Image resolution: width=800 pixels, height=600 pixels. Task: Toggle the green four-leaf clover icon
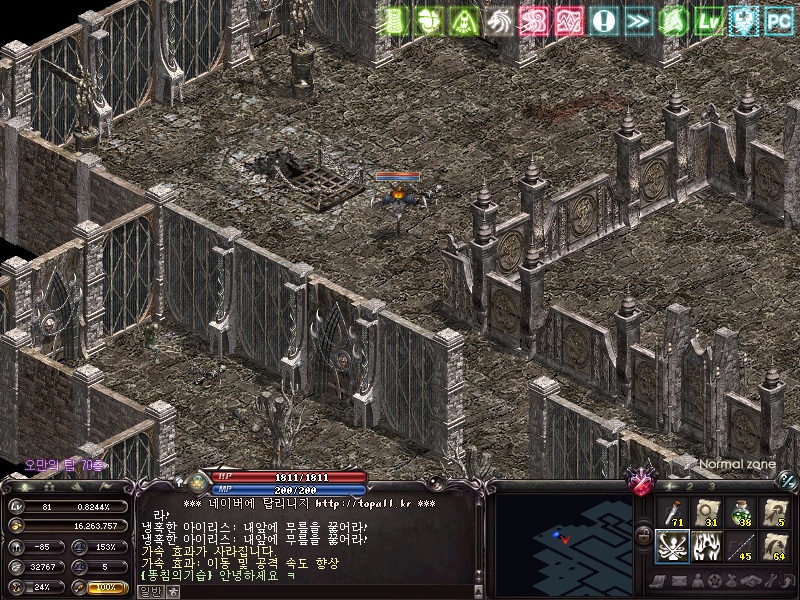click(429, 20)
